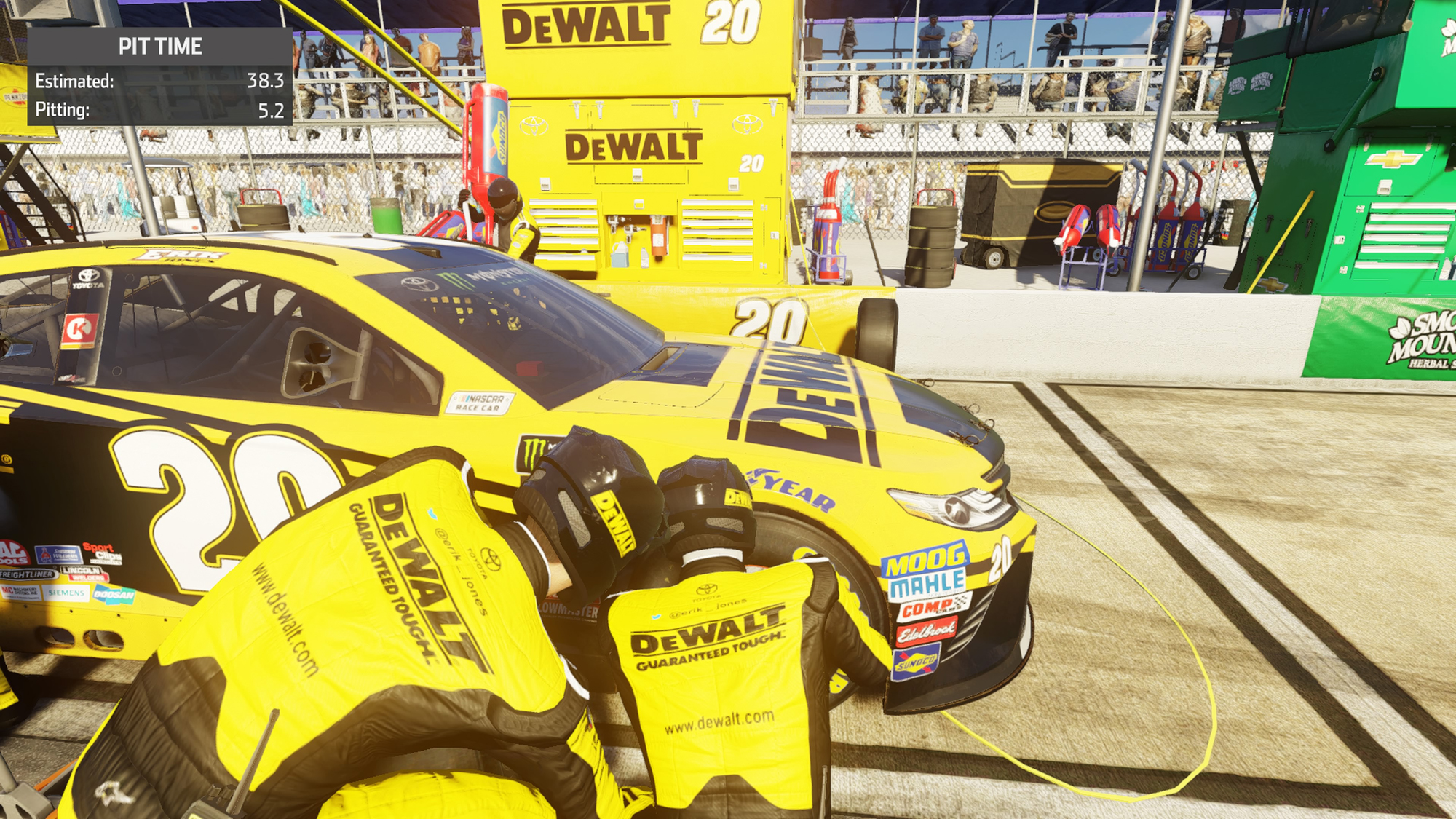This screenshot has height=819, width=1456.
Task: Click the Edelbrock sponsor logo
Action: [927, 631]
